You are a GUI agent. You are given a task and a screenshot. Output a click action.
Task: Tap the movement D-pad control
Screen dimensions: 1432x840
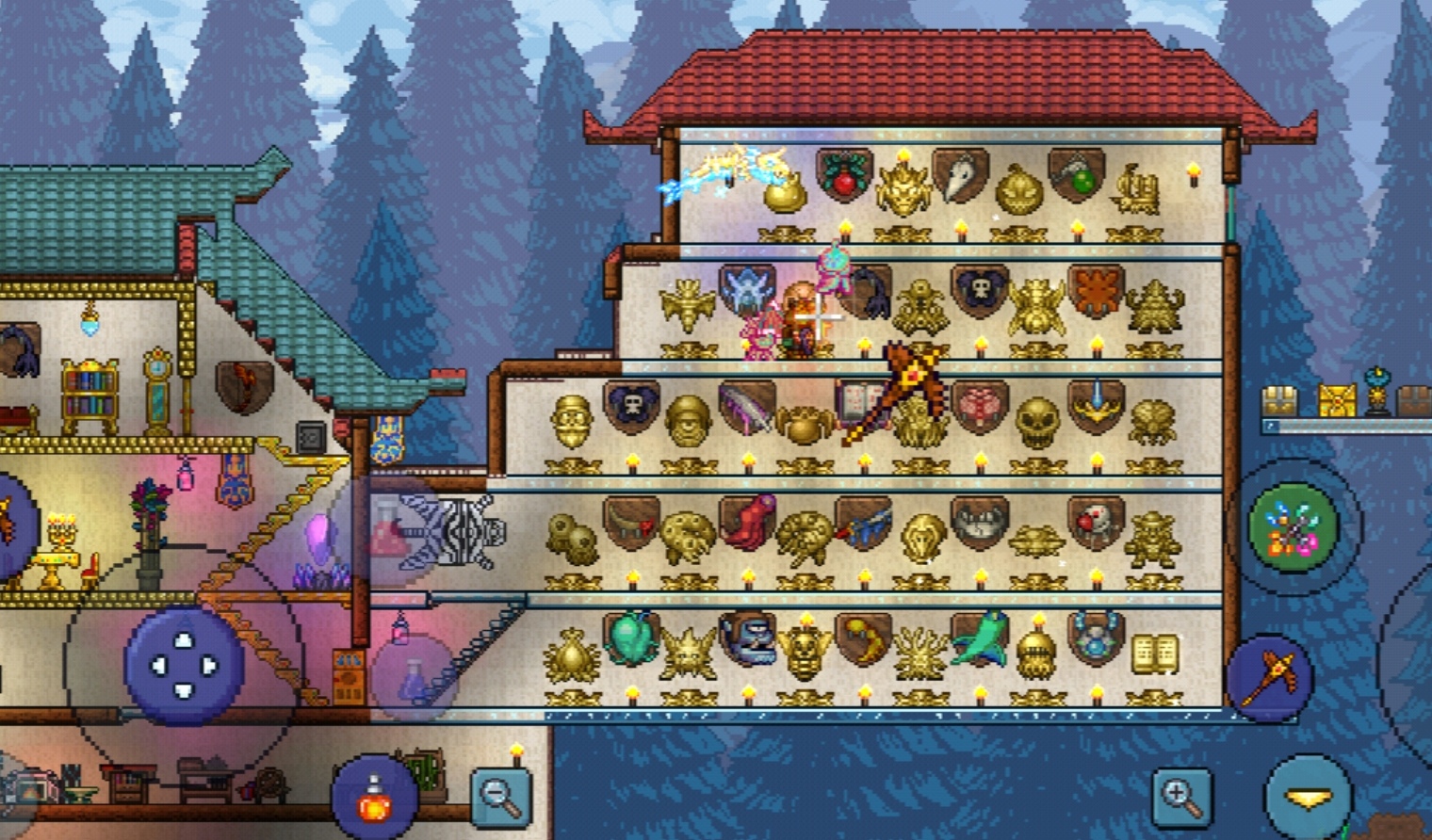(x=184, y=664)
